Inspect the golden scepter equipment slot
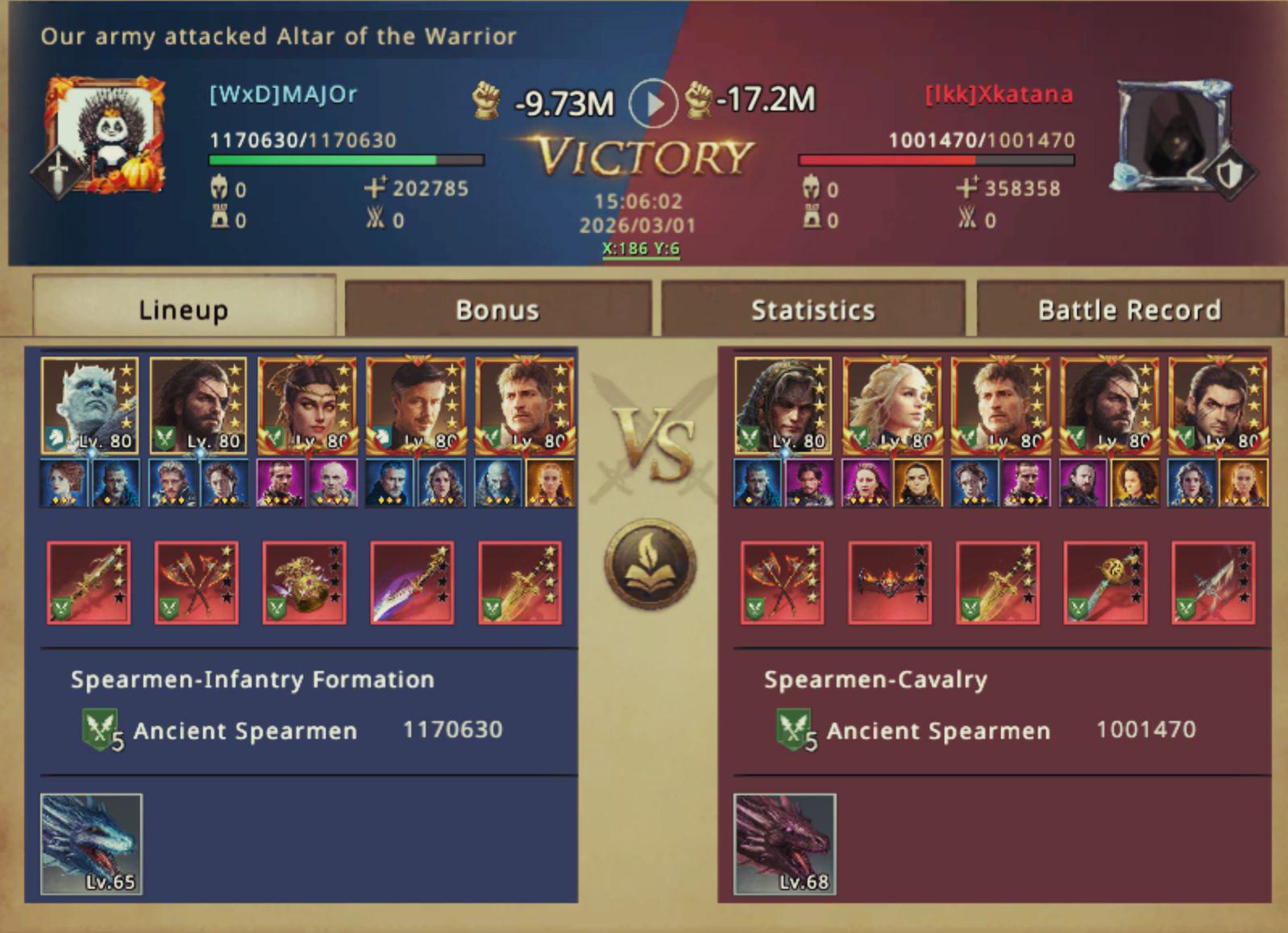The height and width of the screenshot is (933, 1288). 1105,583
